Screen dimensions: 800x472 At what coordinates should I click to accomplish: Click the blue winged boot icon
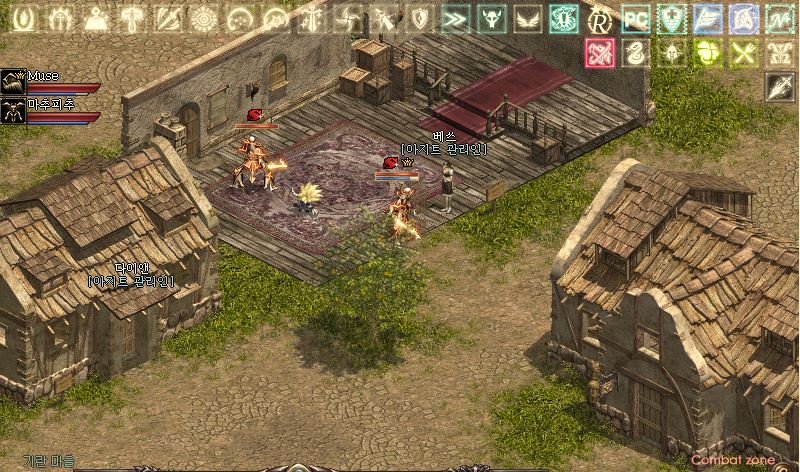coord(707,18)
